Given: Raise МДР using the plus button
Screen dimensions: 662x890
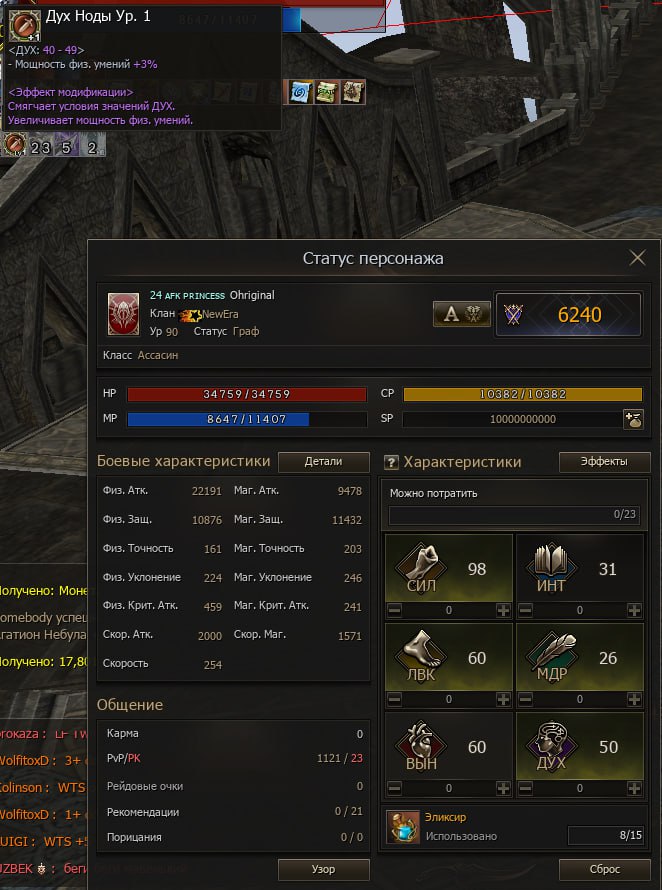Looking at the screenshot, I should coord(634,700).
